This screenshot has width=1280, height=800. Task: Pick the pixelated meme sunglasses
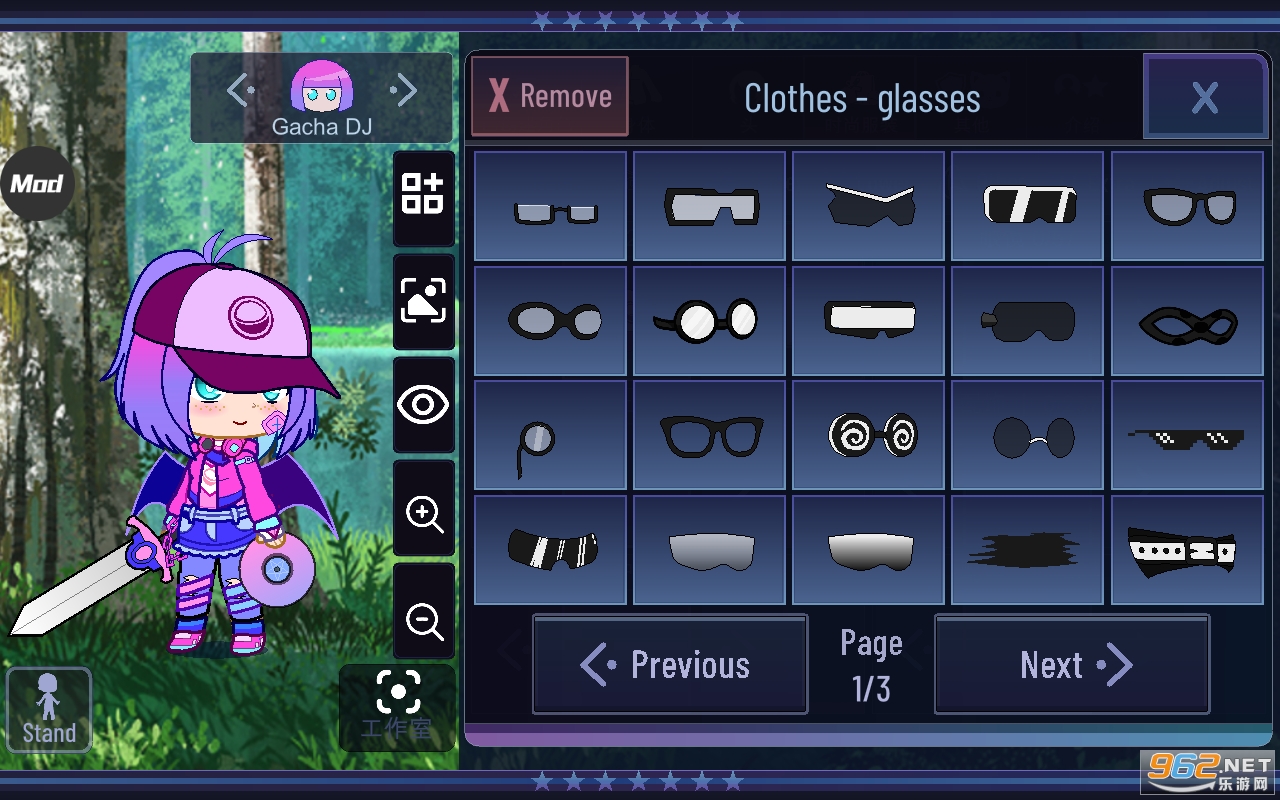click(x=1187, y=435)
